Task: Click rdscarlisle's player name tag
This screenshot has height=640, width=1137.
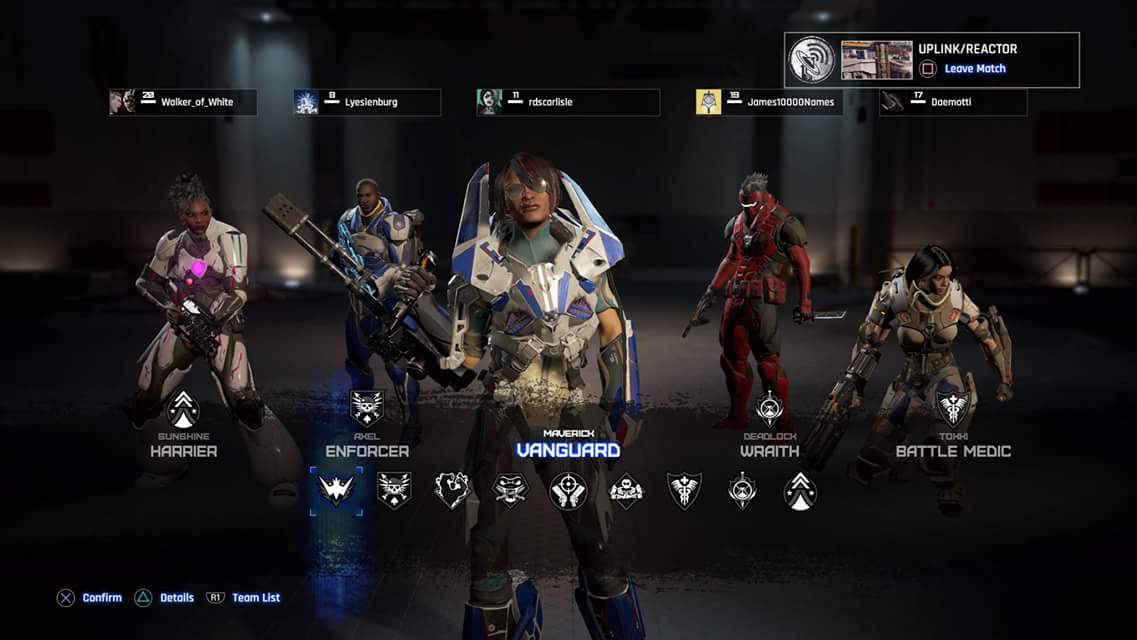Action: pyautogui.click(x=568, y=102)
